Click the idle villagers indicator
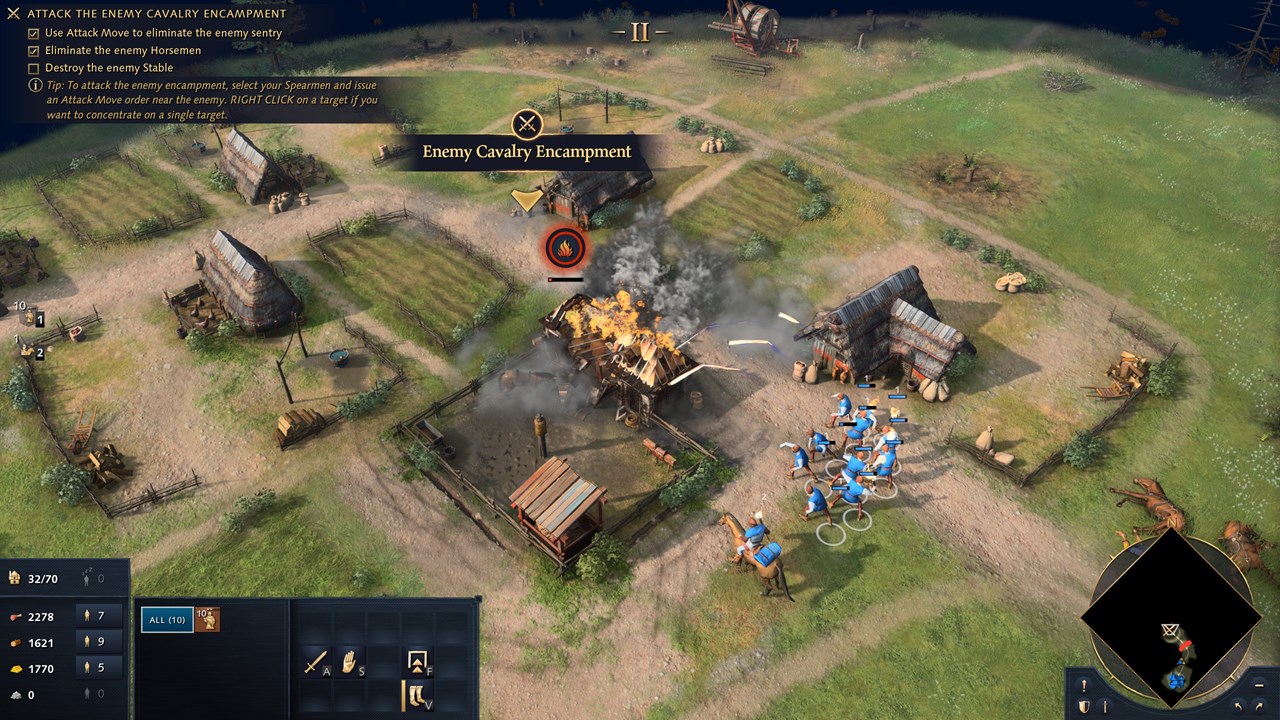1280x720 pixels. 93,578
